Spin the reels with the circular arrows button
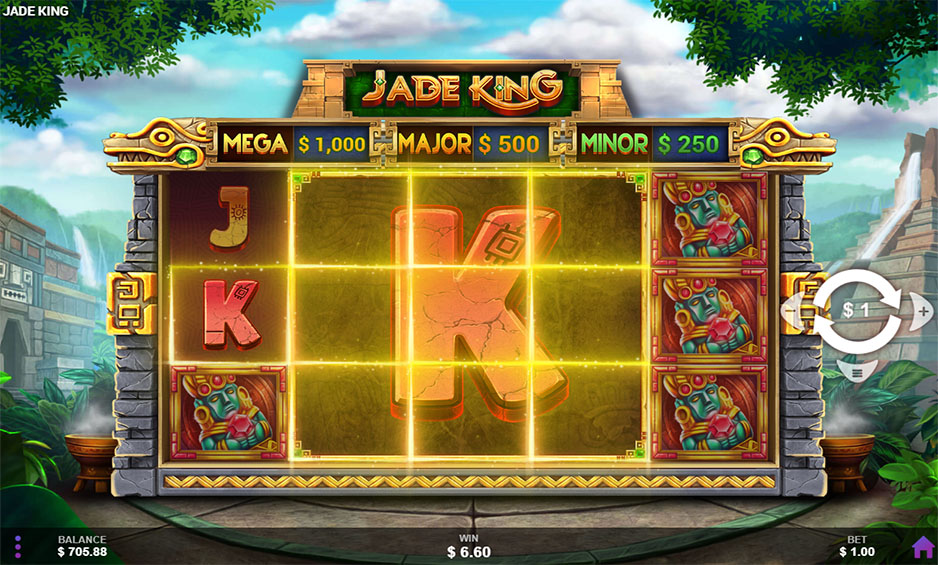 coord(855,310)
